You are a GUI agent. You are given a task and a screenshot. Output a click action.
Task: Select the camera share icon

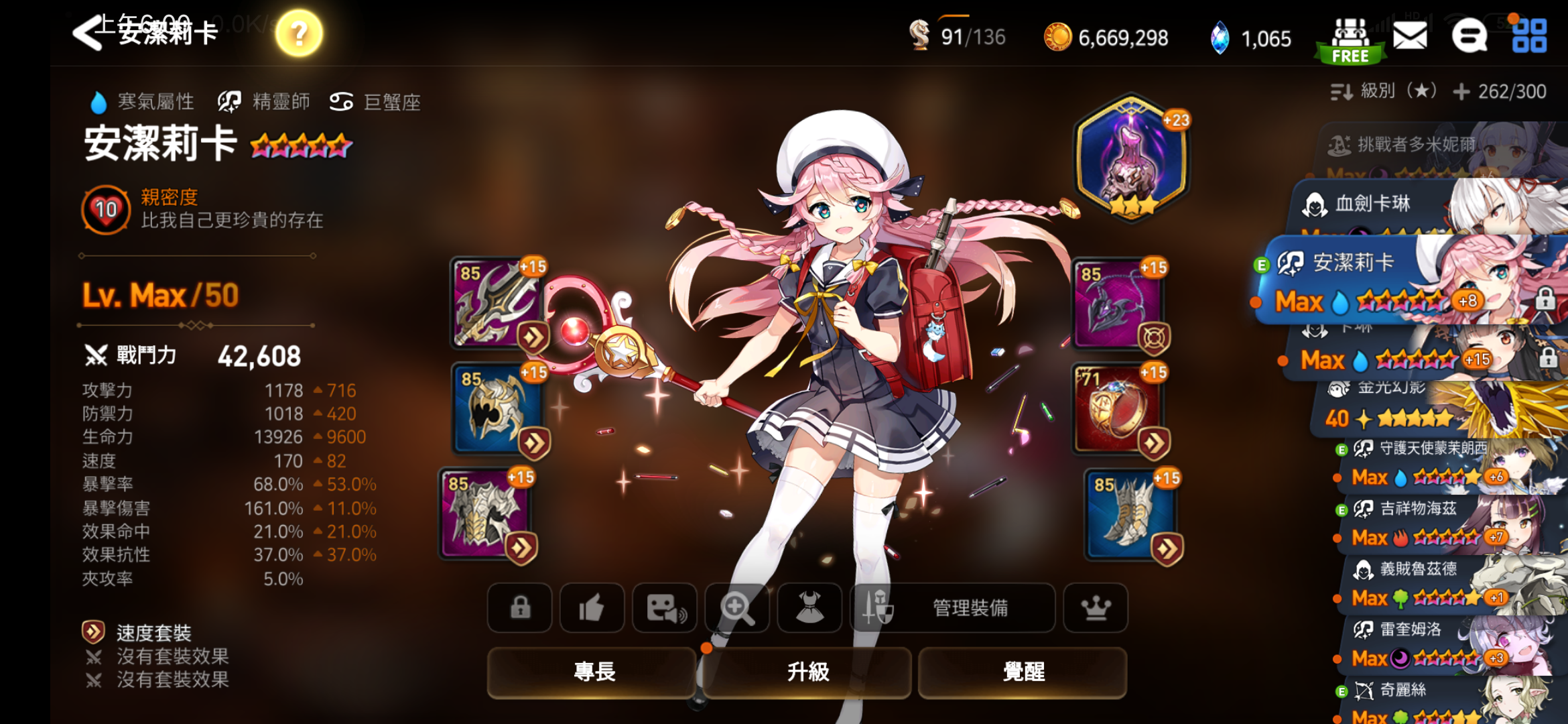[664, 608]
